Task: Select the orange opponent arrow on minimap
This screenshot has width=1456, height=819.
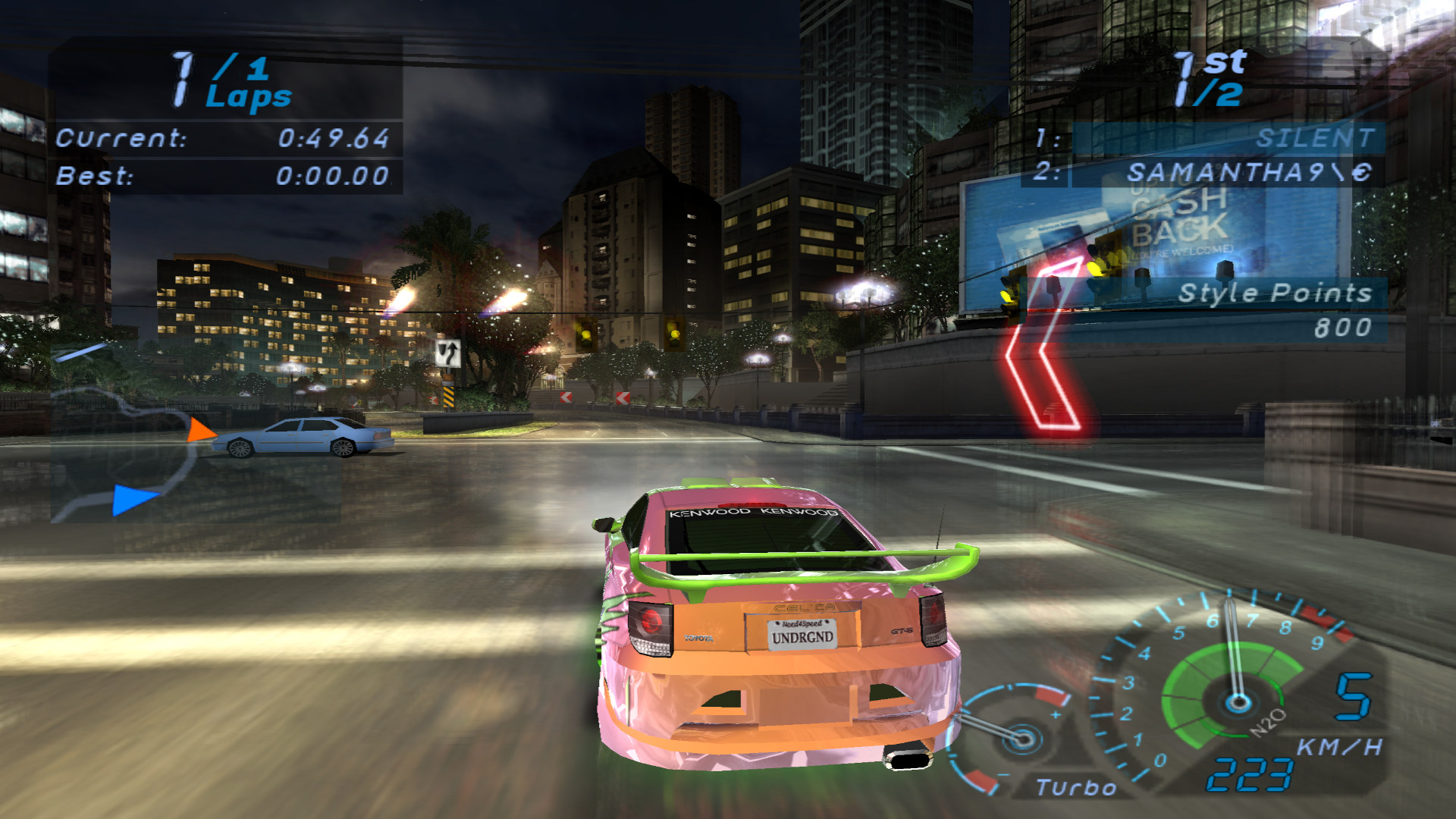Action: tap(200, 431)
